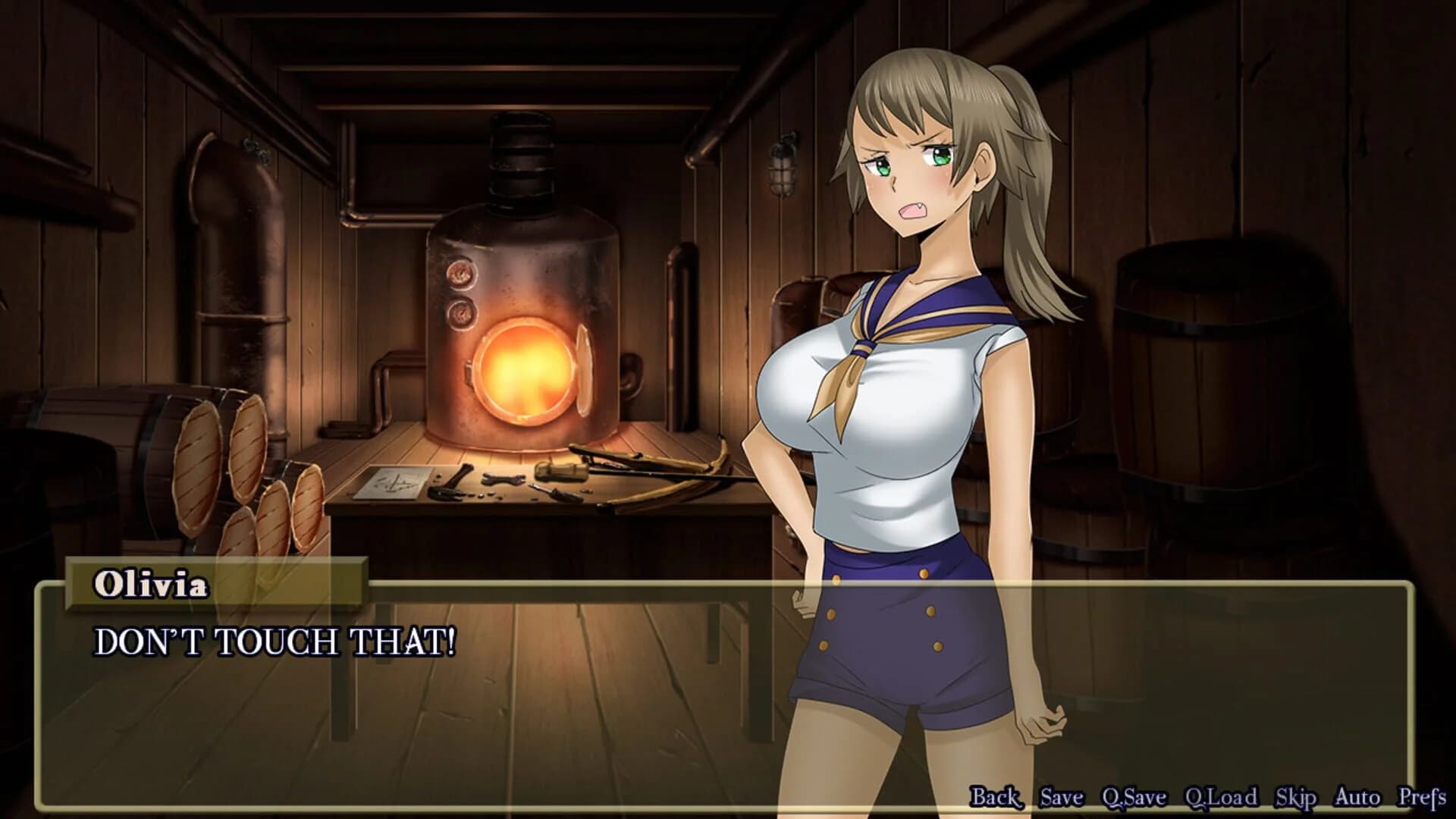This screenshot has height=819, width=1456.
Task: Click the dialogue text to advance
Action: point(273,641)
